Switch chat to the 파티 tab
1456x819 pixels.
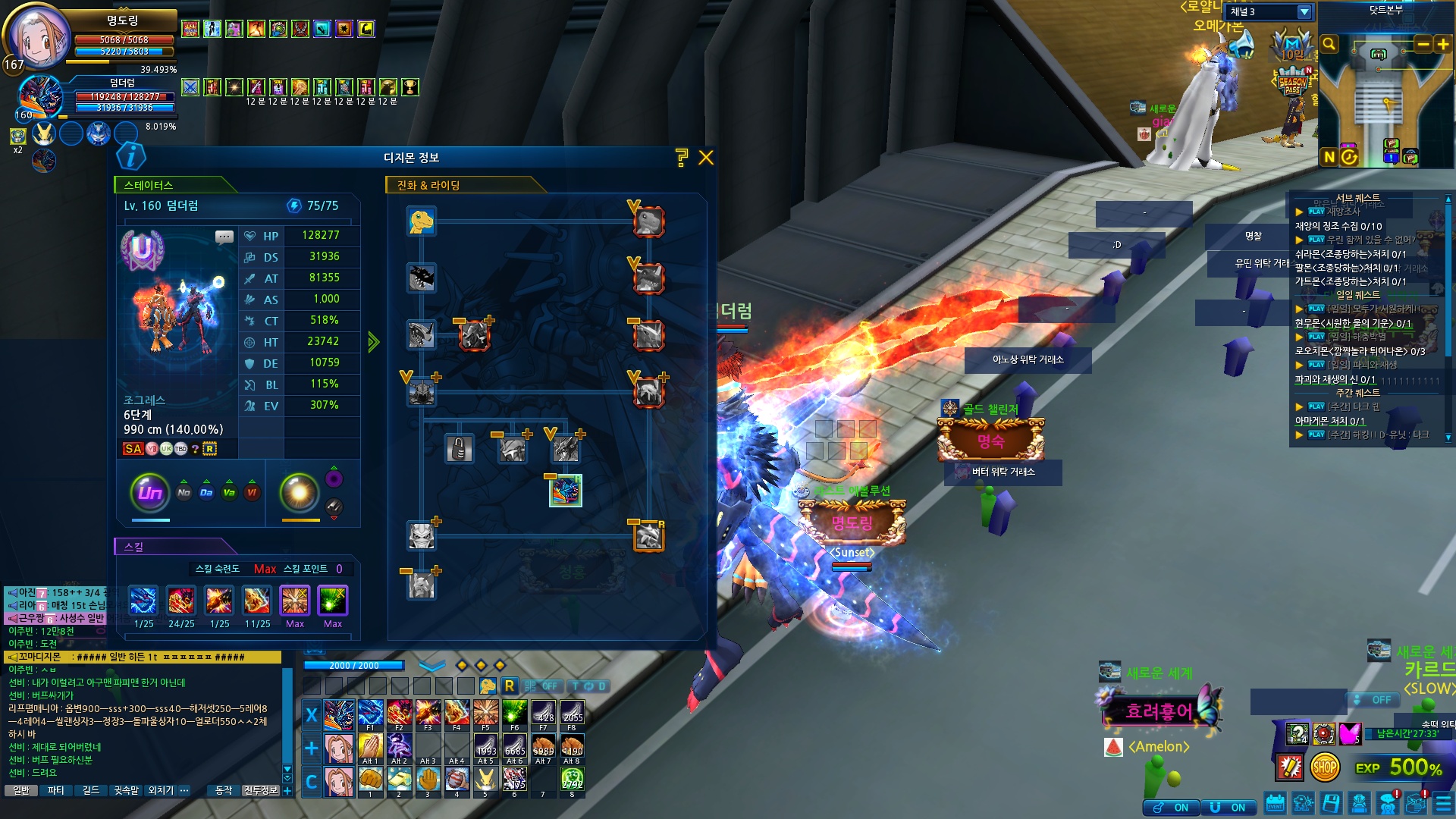(x=56, y=790)
